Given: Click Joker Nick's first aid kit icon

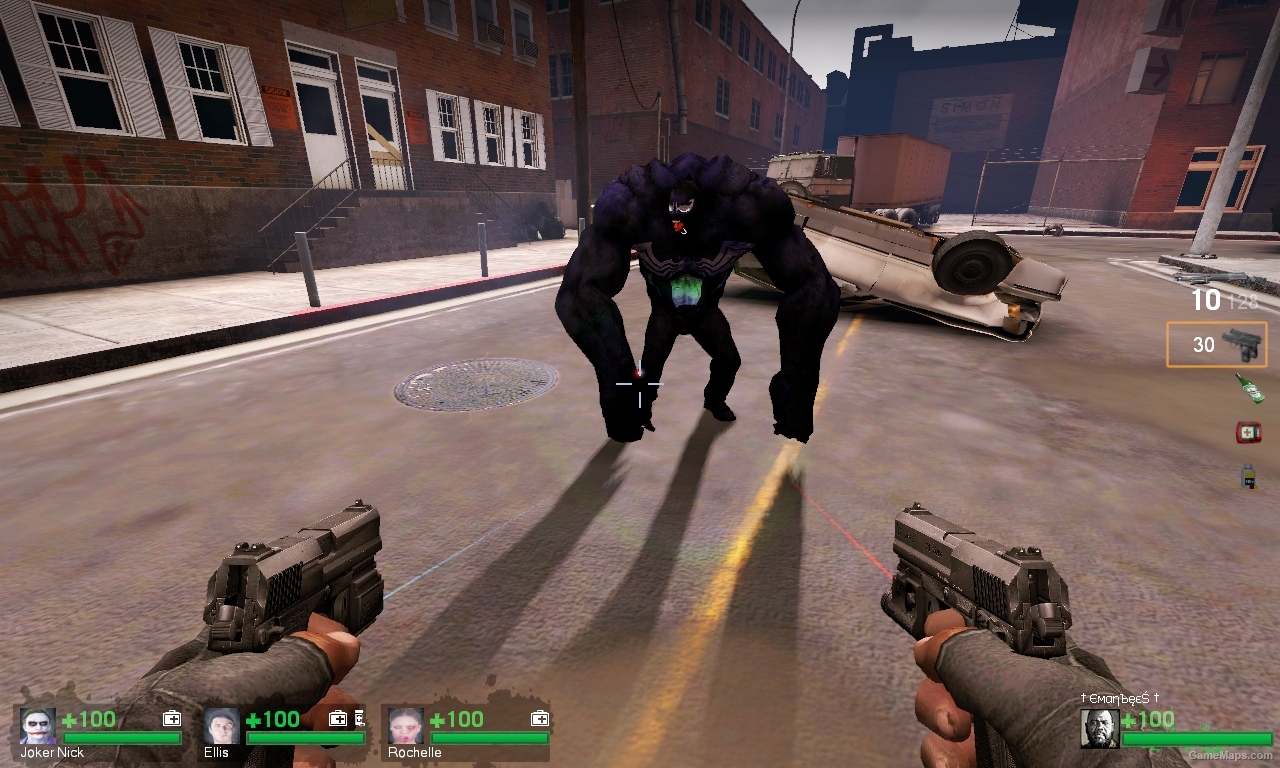Looking at the screenshot, I should pyautogui.click(x=173, y=718).
